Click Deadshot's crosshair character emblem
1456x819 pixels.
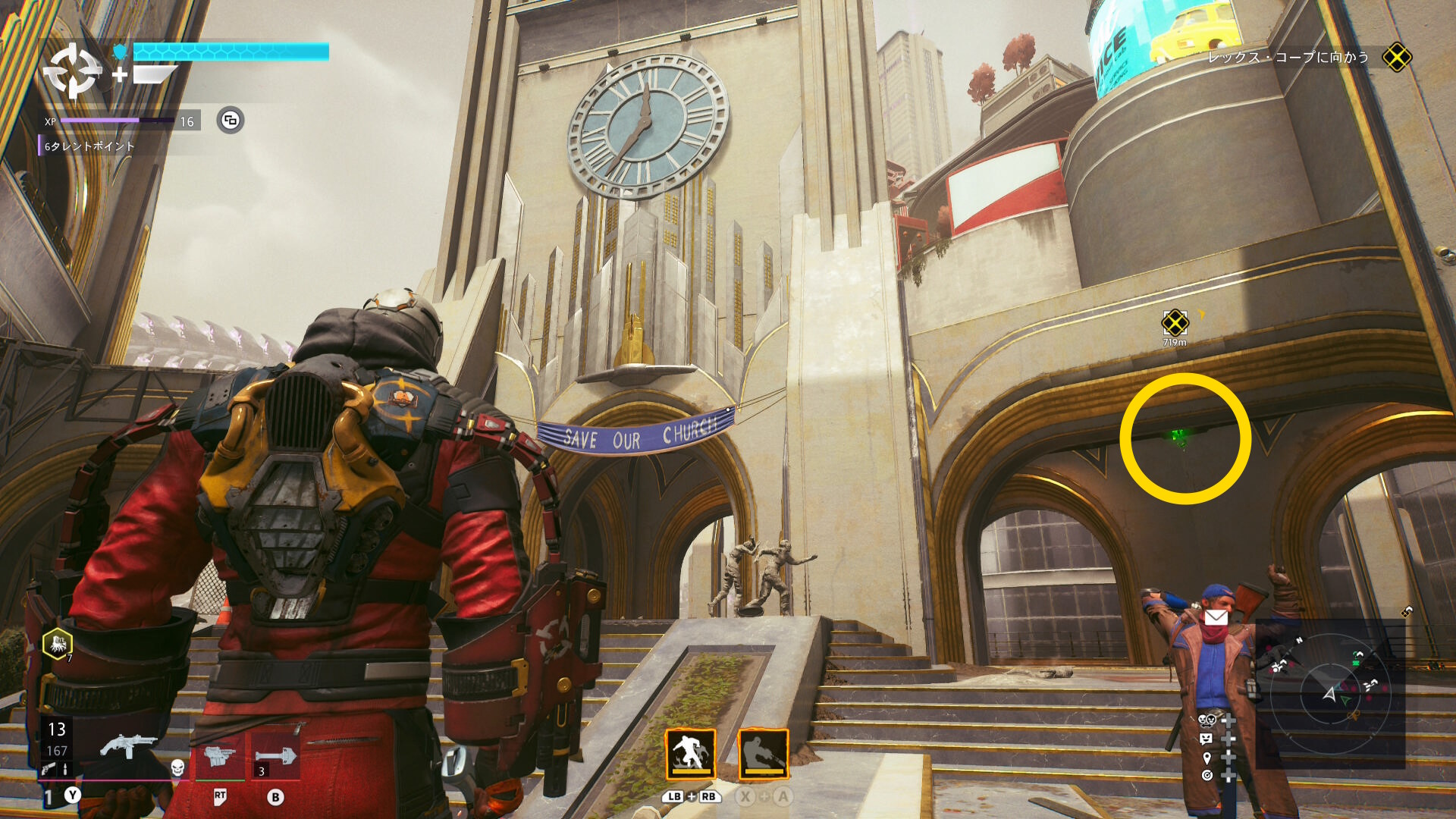coord(72,71)
